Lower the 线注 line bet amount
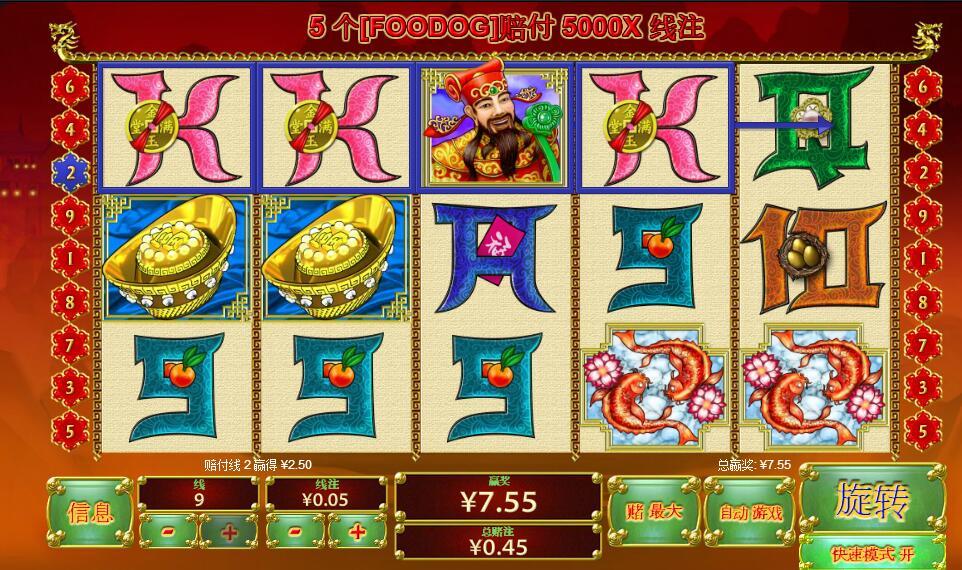This screenshot has width=962, height=570. coord(294,532)
